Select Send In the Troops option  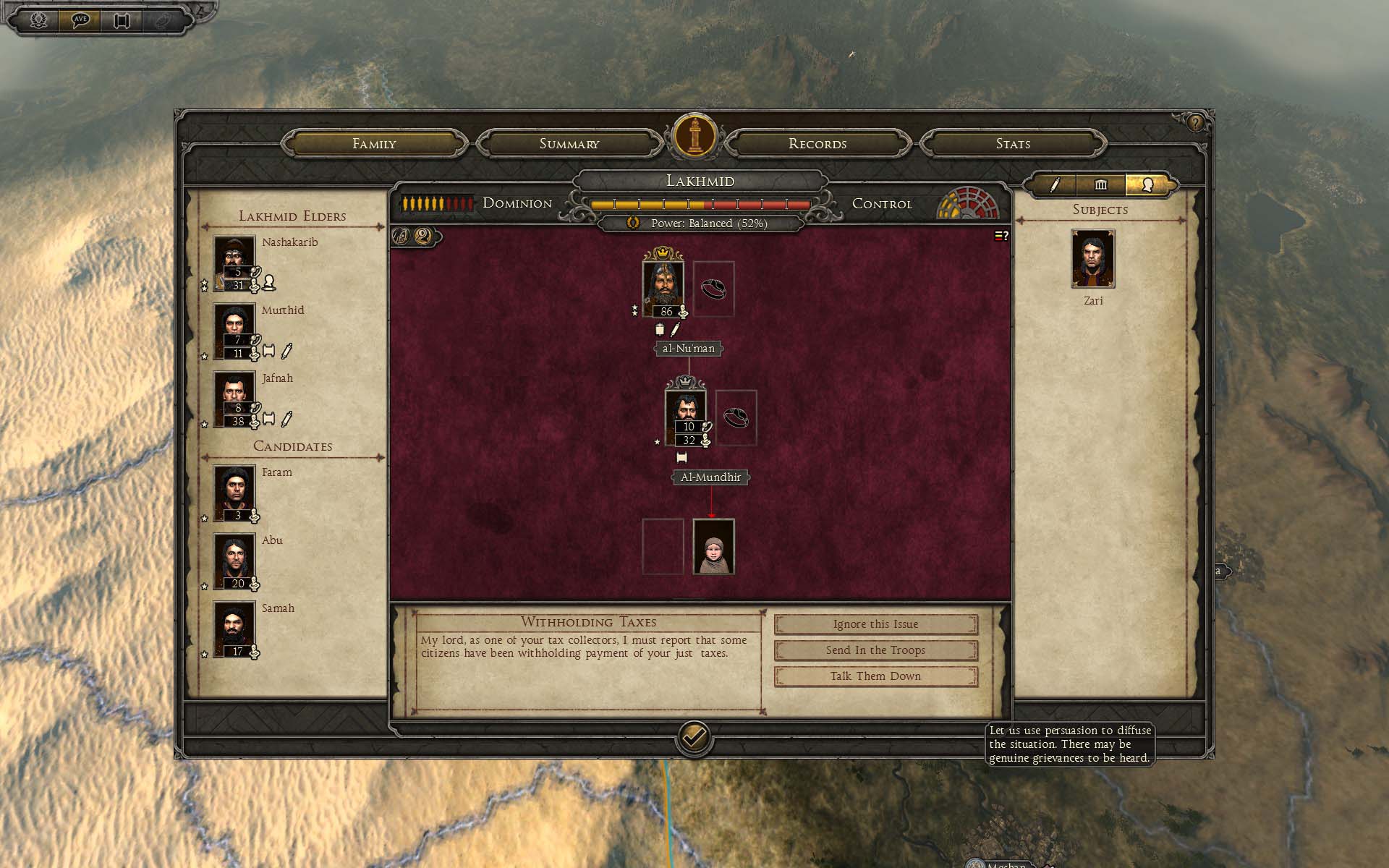pyautogui.click(x=875, y=650)
